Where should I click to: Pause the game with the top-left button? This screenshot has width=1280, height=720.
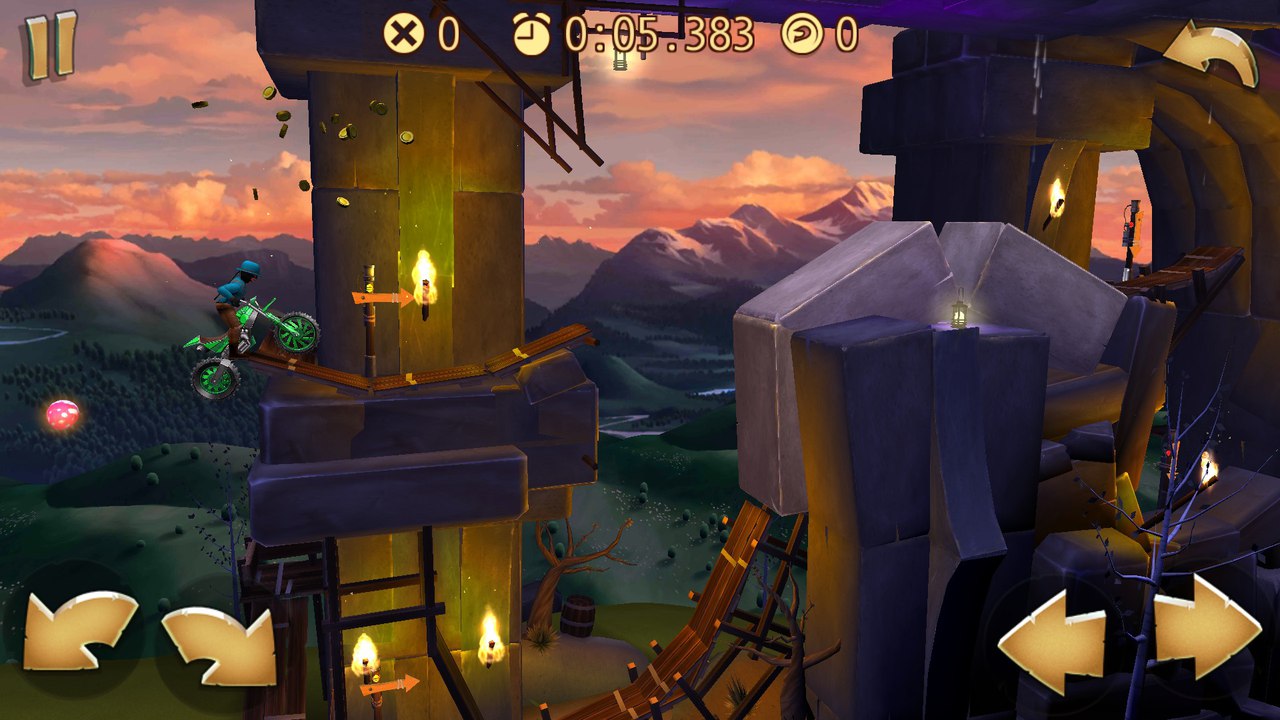50,46
